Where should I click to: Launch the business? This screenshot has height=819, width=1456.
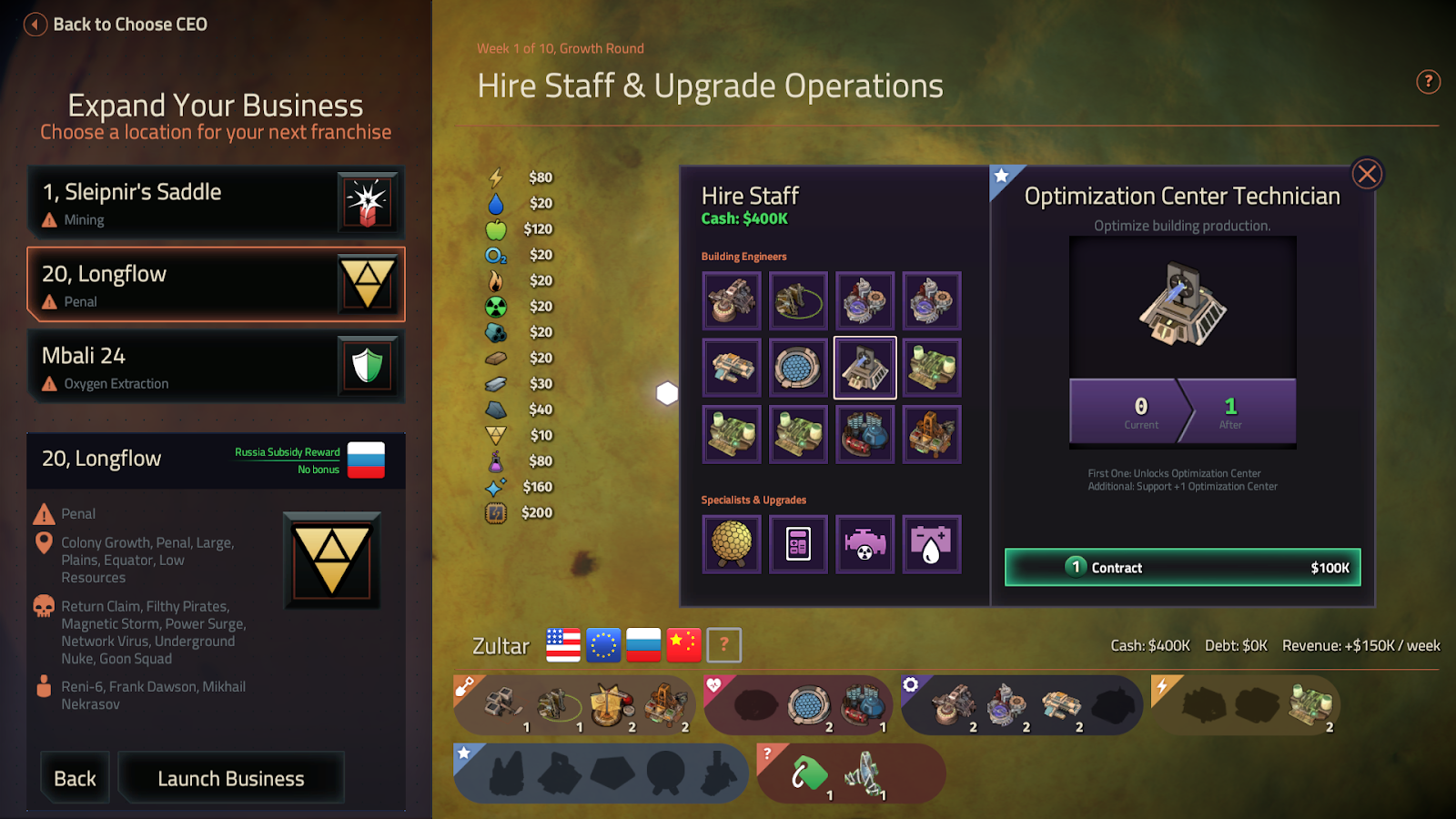pos(231,778)
